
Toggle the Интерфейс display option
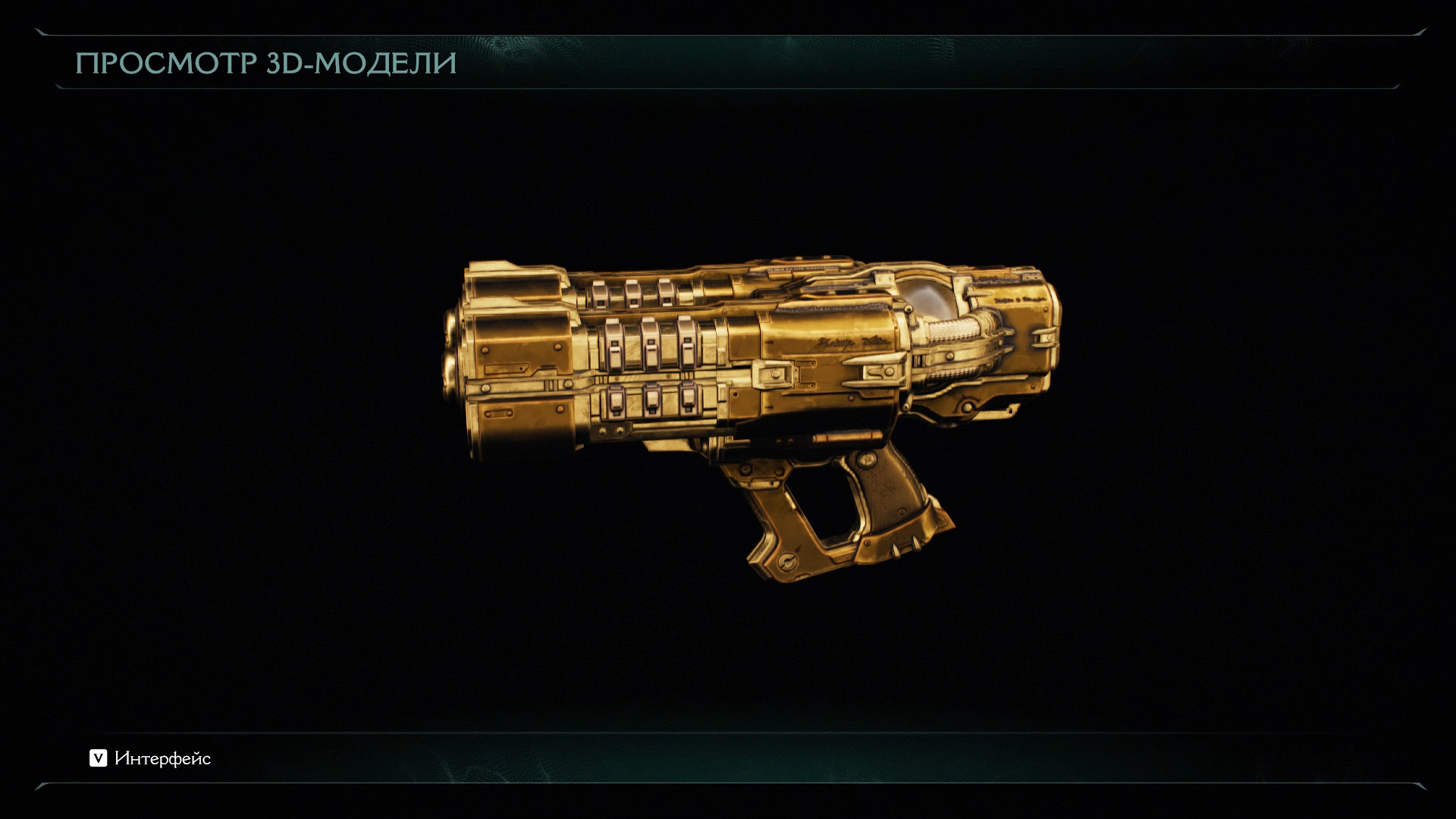(x=150, y=758)
